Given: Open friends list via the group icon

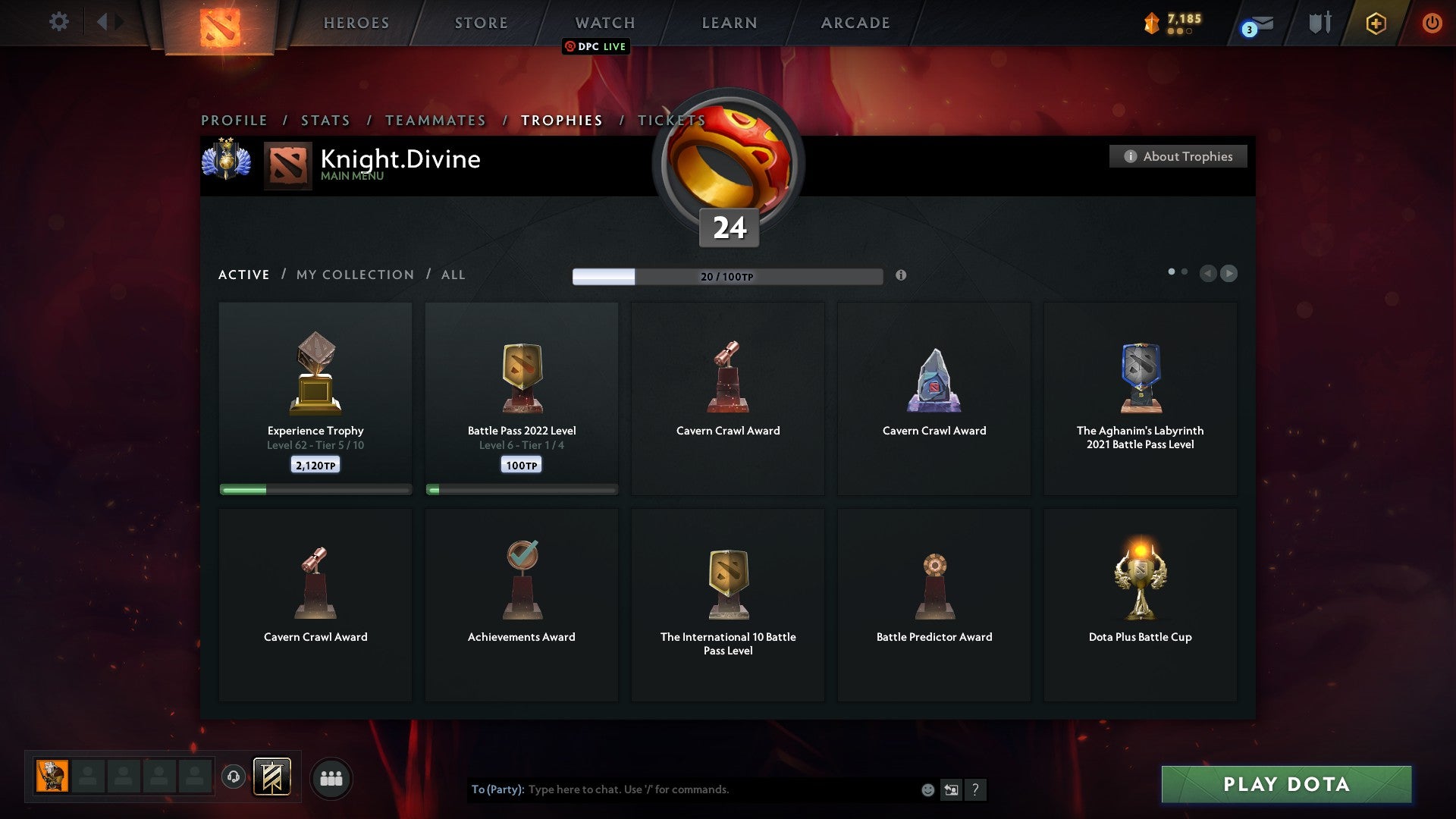Looking at the screenshot, I should point(331,777).
